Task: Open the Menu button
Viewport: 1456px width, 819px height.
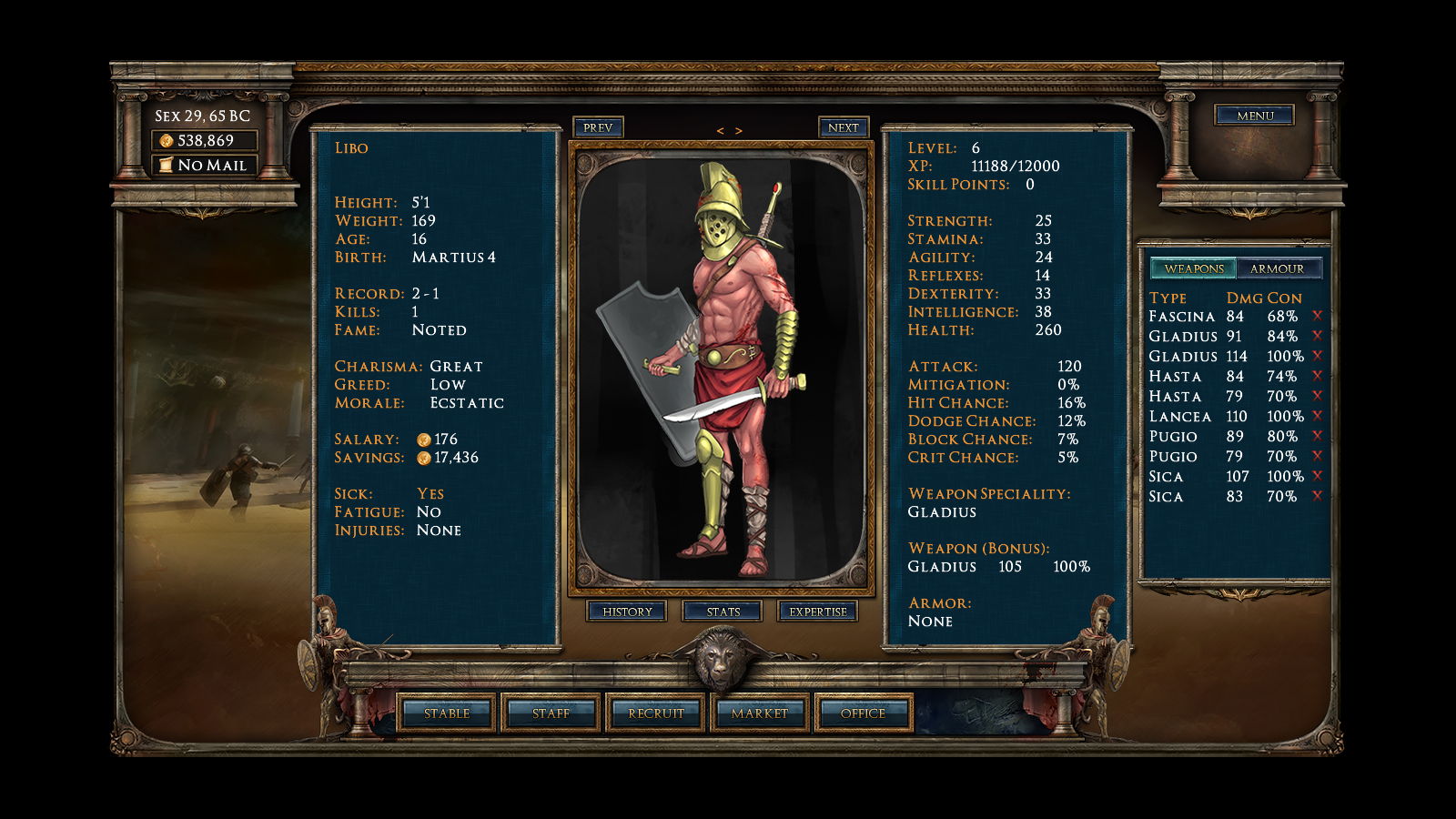Action: [x=1255, y=116]
